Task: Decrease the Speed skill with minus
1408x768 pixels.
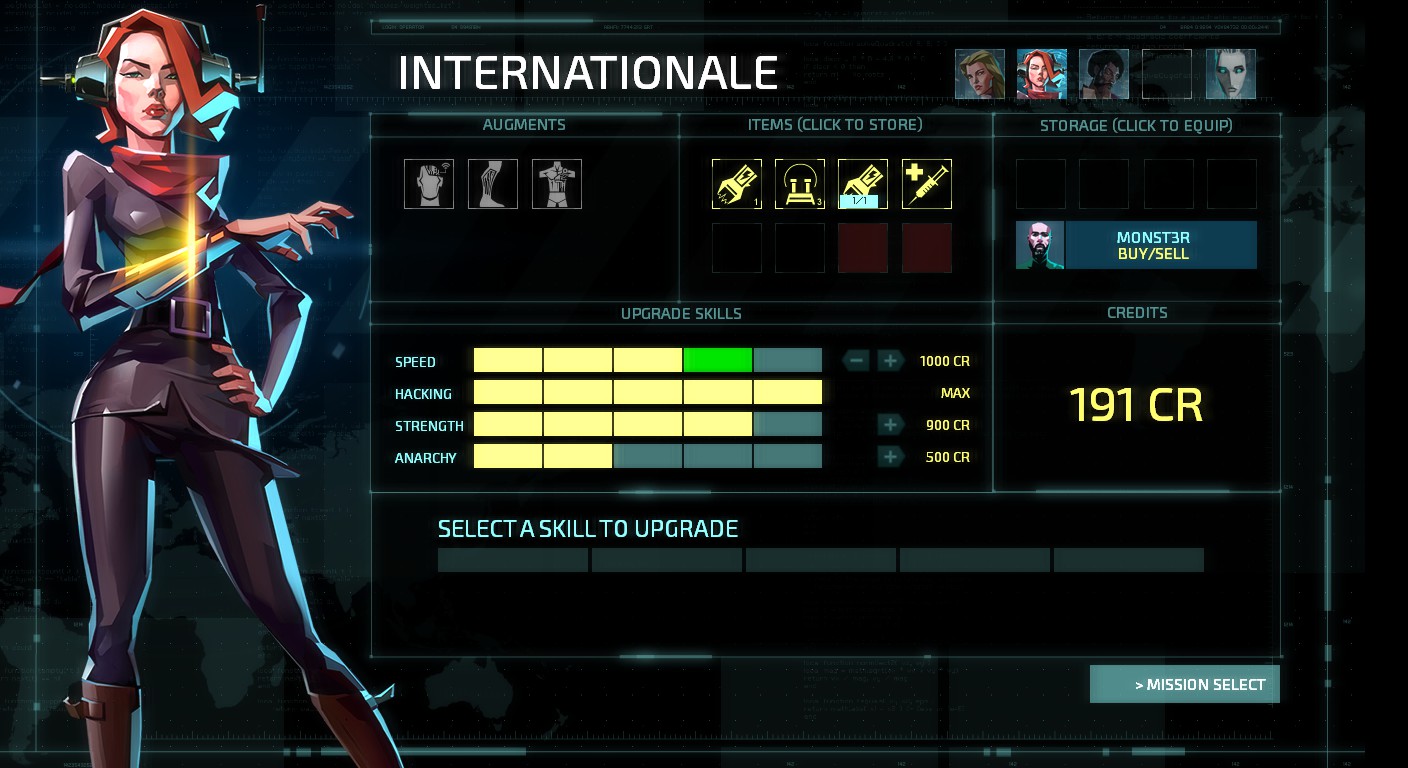Action: 856,361
